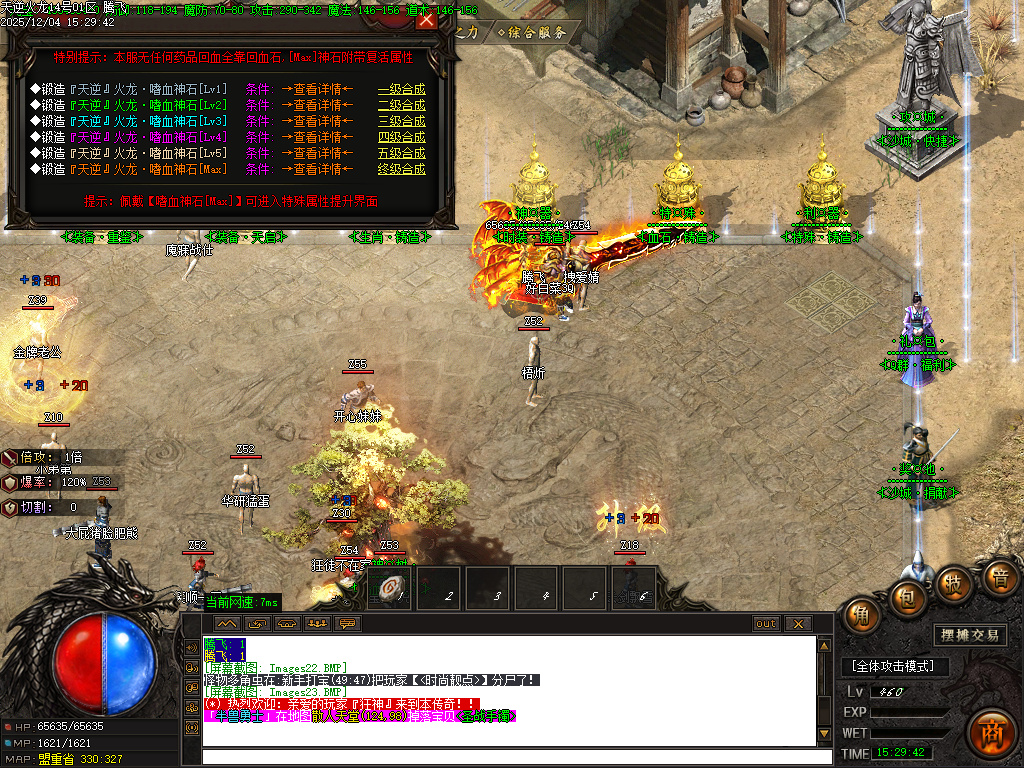The width and height of the screenshot is (1024, 768).
Task: View 查看详情 details for the Lv1 stone
Action: click(x=317, y=89)
